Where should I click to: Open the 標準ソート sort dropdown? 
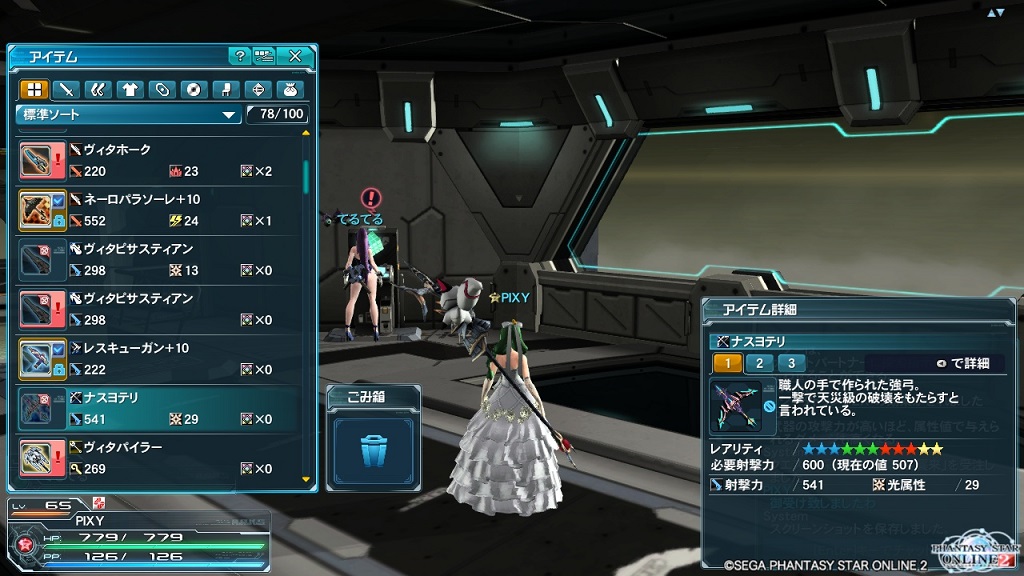pyautogui.click(x=128, y=114)
